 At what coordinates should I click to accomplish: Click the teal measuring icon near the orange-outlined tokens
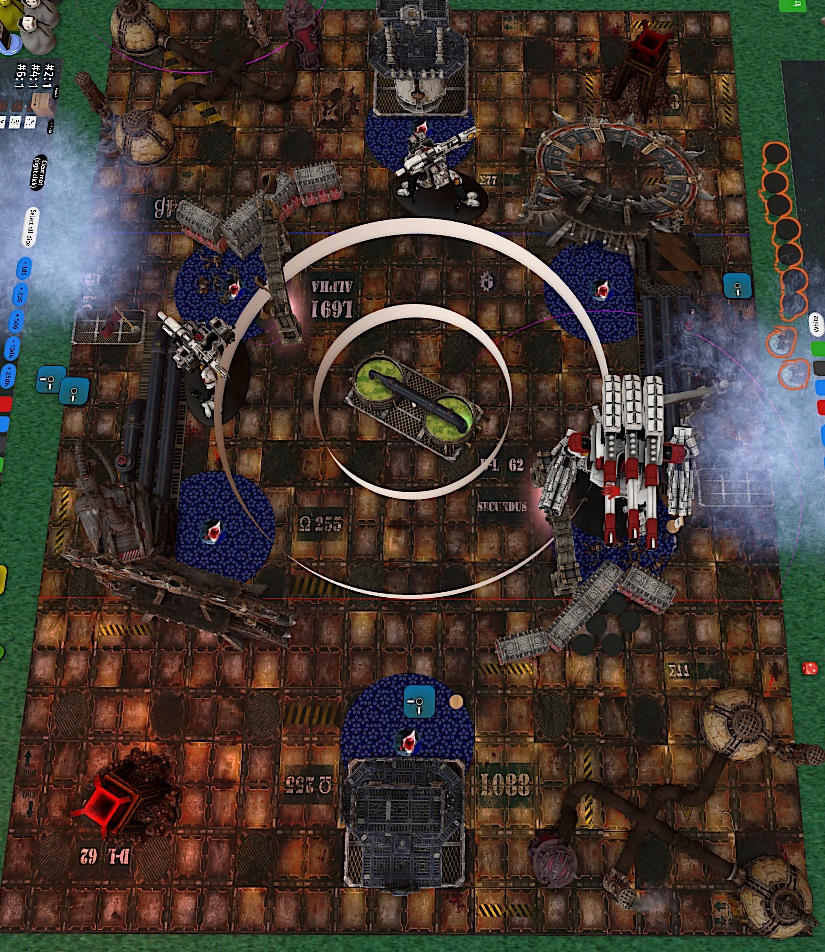click(x=735, y=286)
